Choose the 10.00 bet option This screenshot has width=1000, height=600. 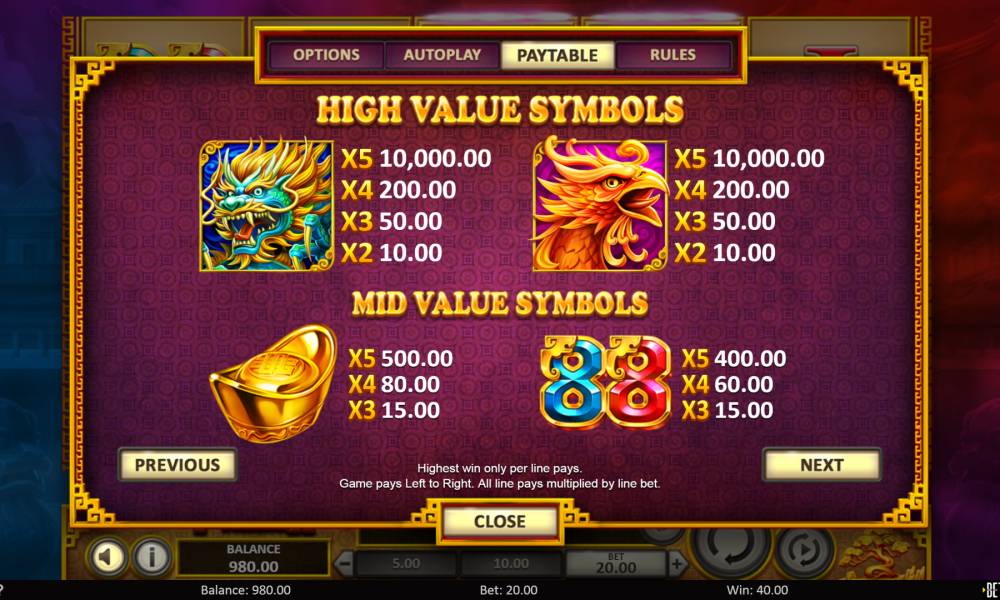click(510, 564)
